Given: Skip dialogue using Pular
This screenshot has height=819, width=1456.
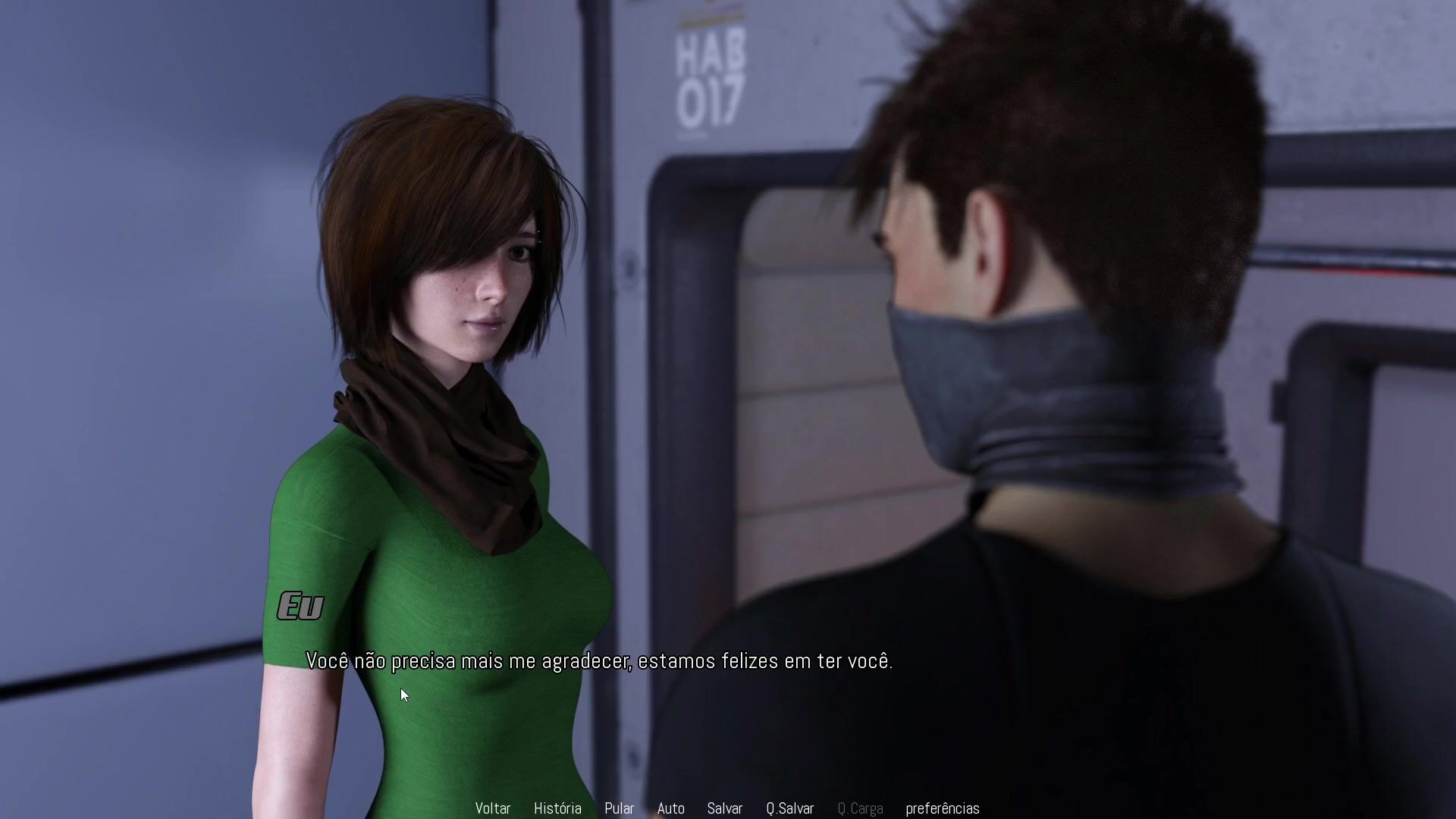Looking at the screenshot, I should pyautogui.click(x=619, y=808).
